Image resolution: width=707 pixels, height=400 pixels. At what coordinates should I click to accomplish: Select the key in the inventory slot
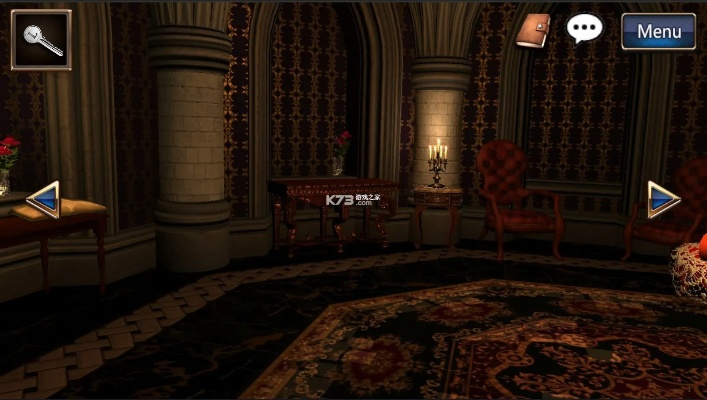point(41,40)
